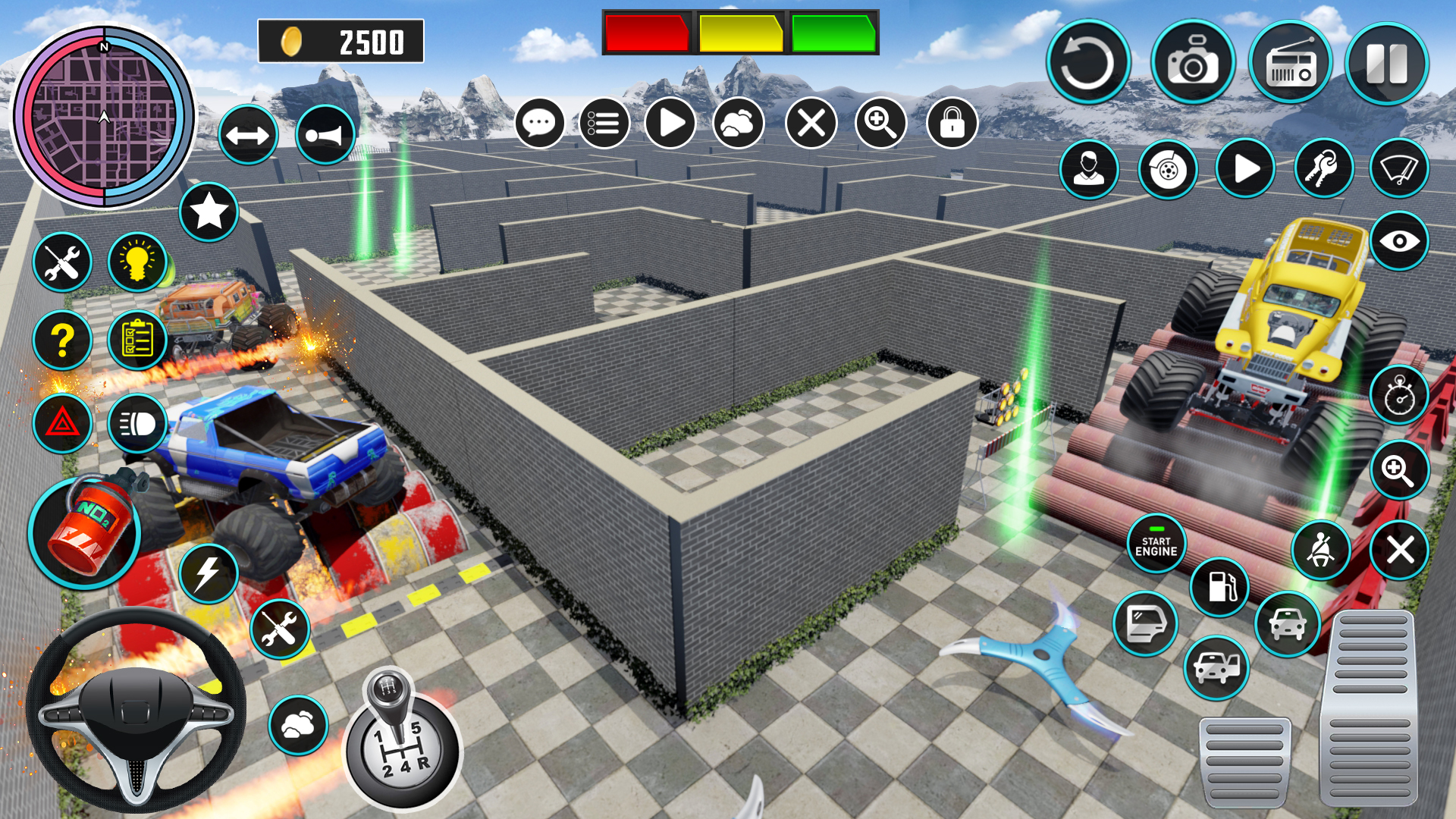This screenshot has width=1456, height=819.
Task: Select the stopwatch icon
Action: point(1399,394)
